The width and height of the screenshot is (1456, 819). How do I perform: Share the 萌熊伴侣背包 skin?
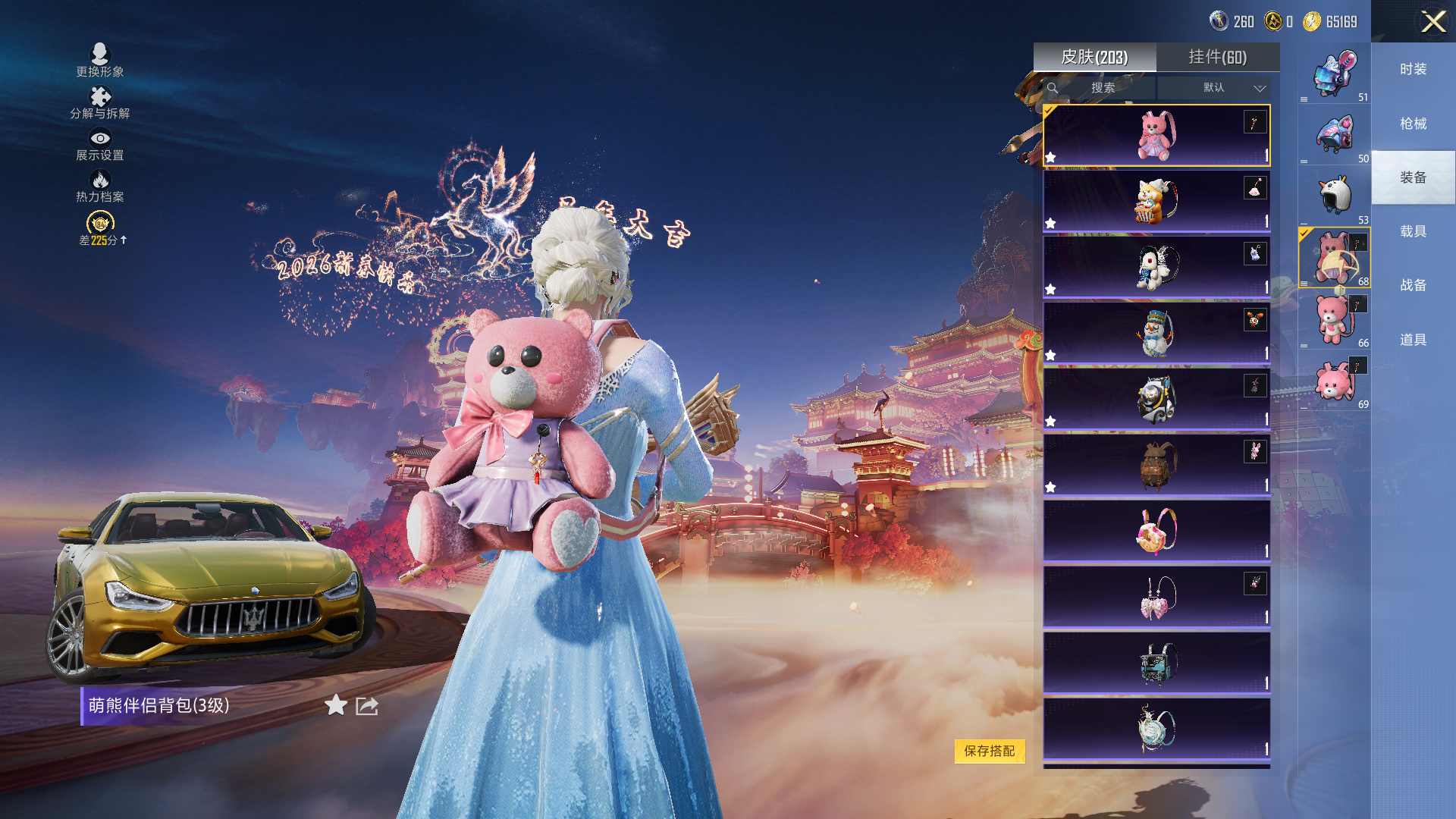pos(367,706)
